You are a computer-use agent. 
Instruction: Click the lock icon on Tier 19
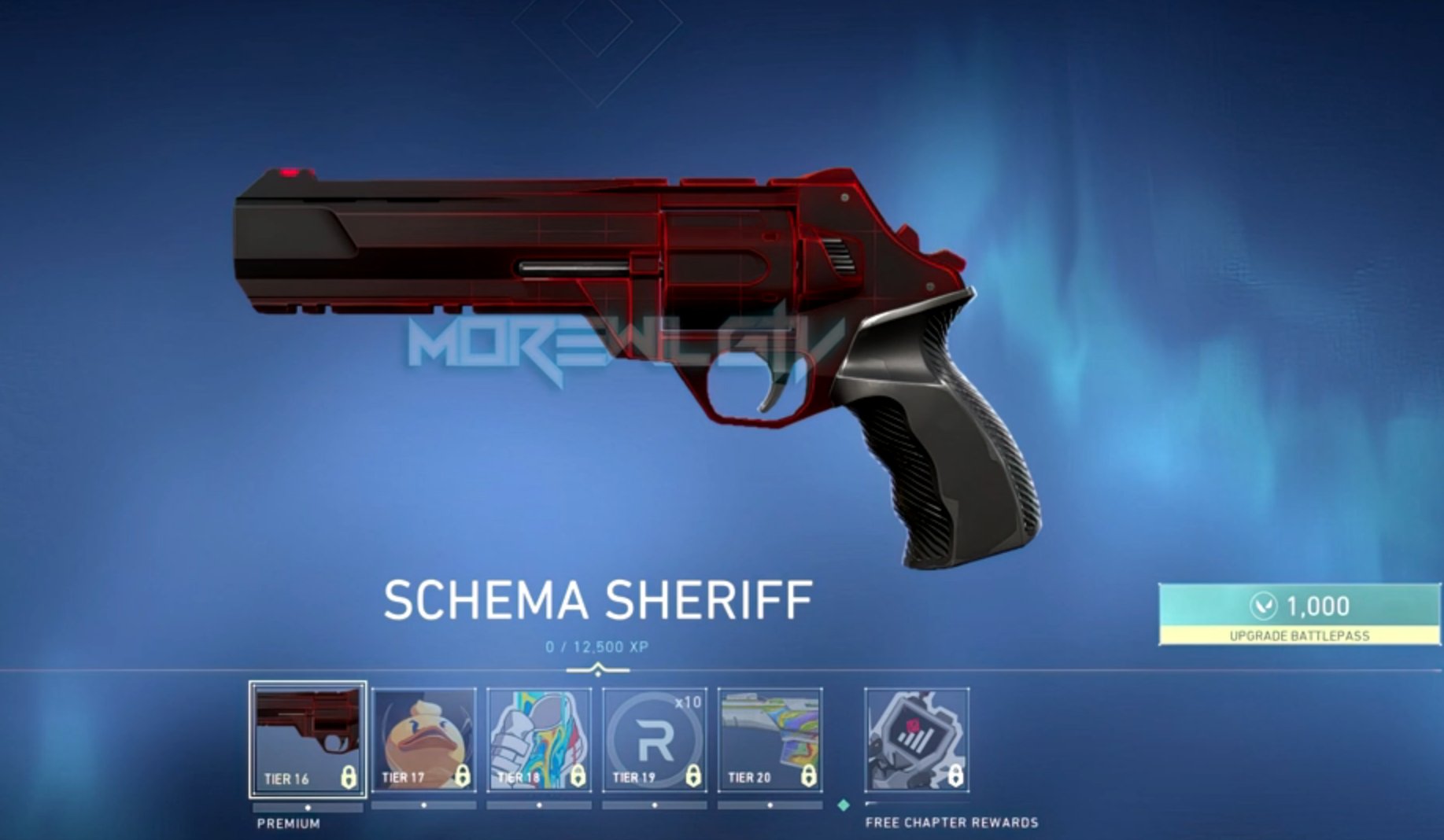point(693,777)
